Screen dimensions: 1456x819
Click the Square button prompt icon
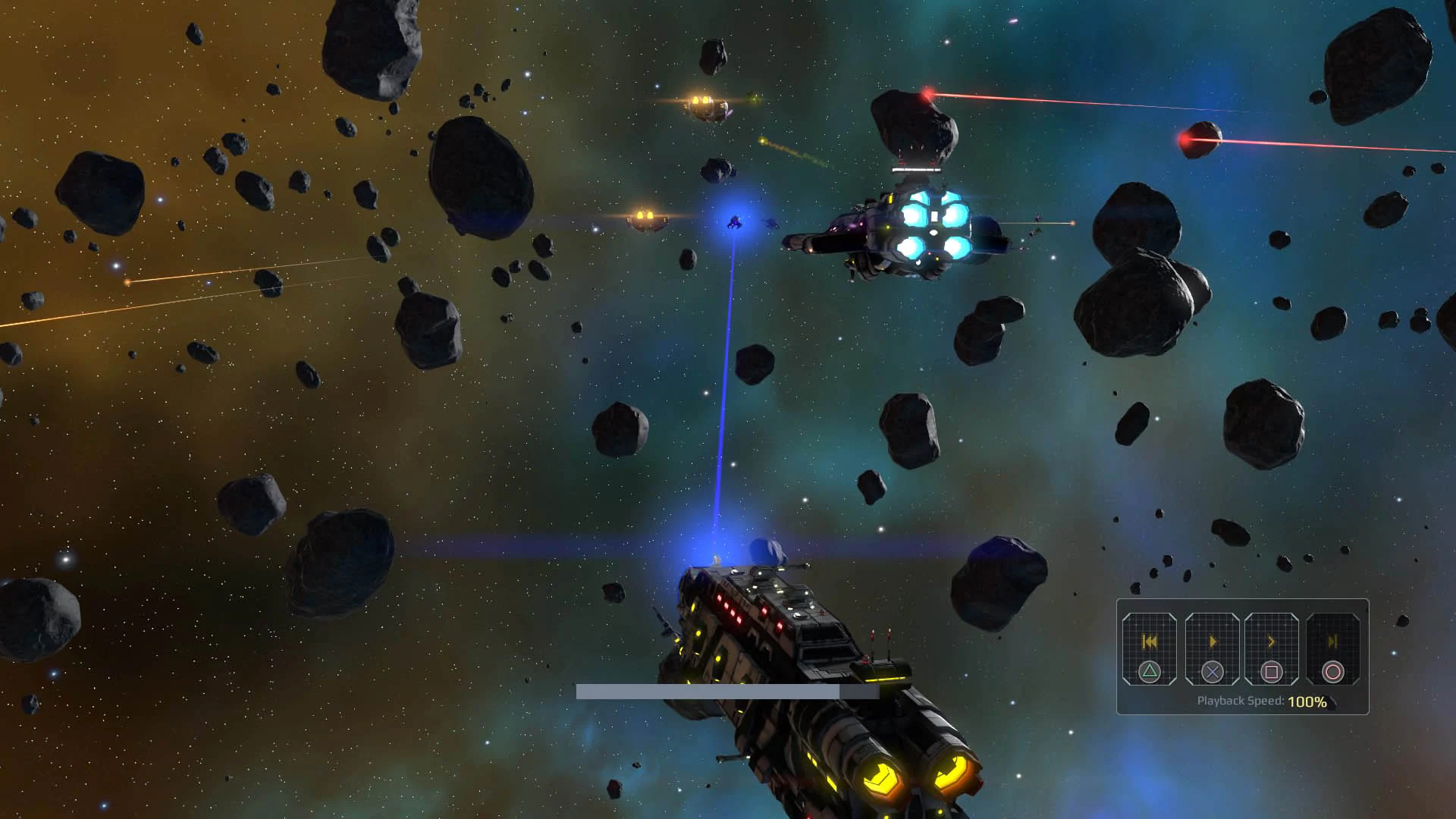(1271, 671)
